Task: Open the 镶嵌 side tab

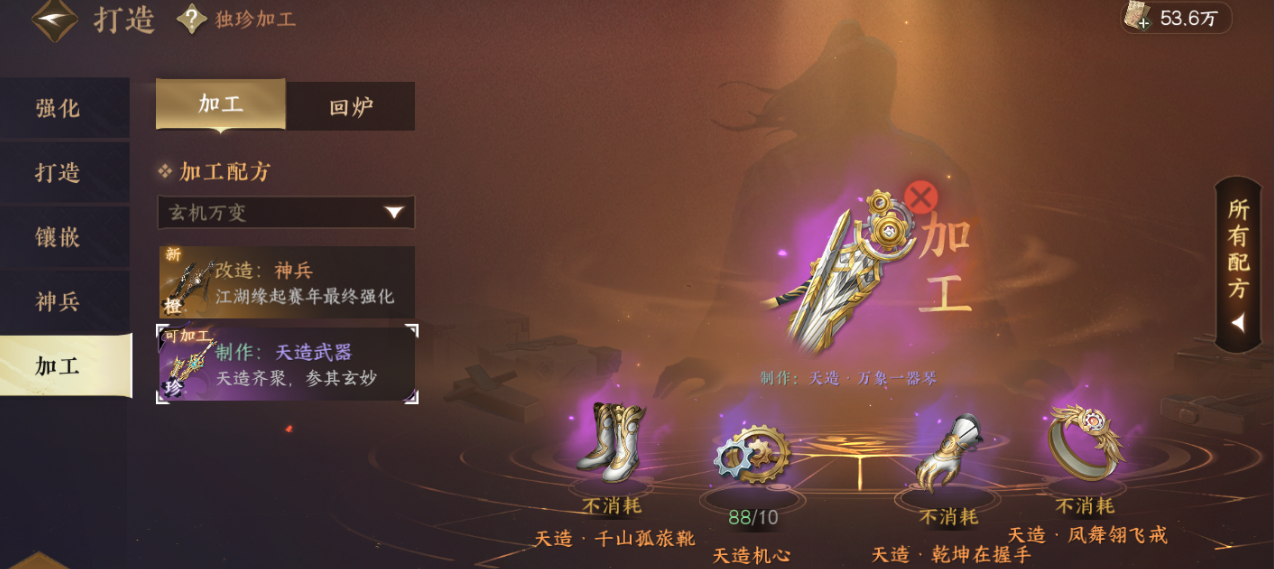Action: coord(58,237)
